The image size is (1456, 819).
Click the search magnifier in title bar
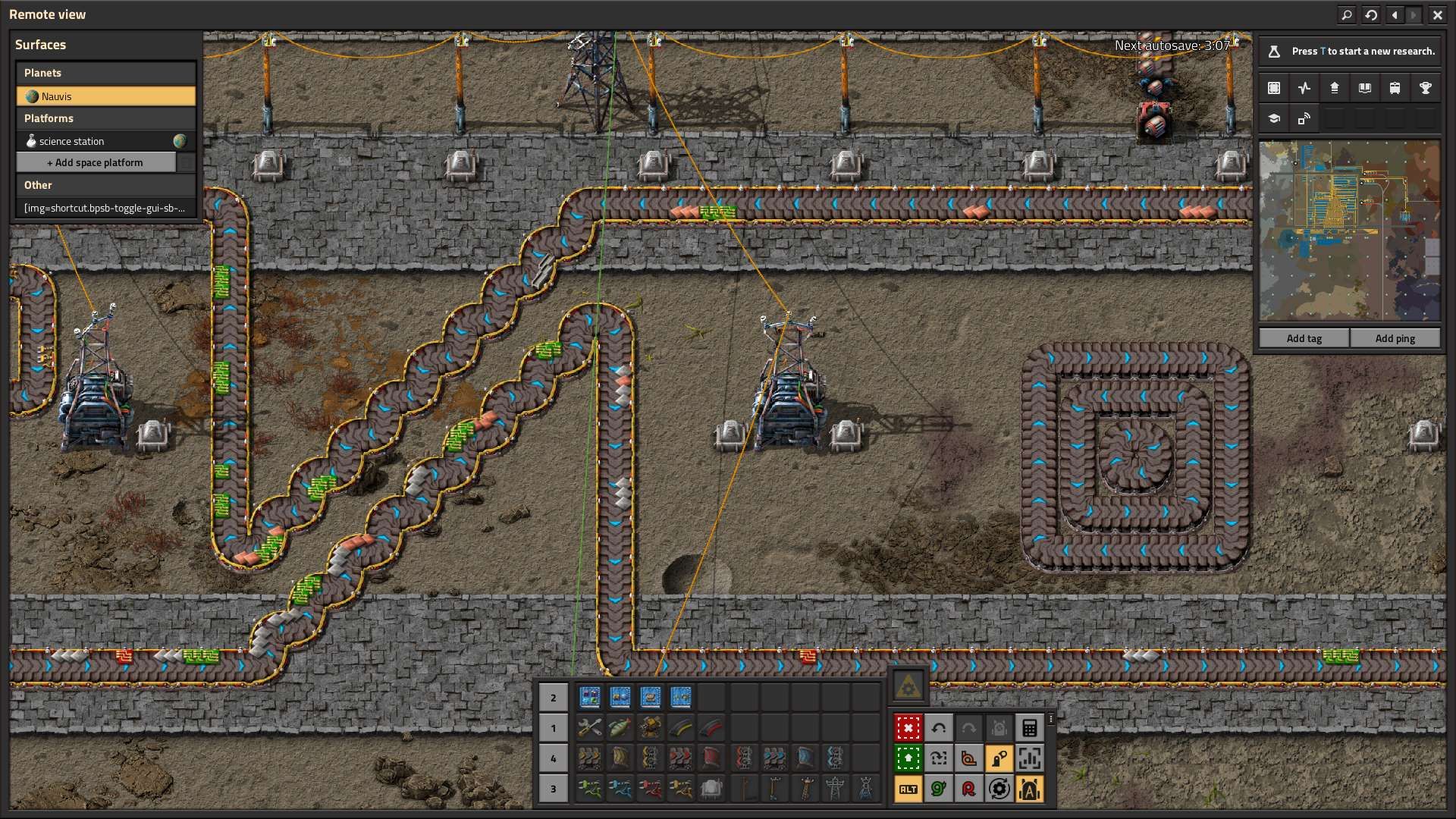tap(1347, 14)
